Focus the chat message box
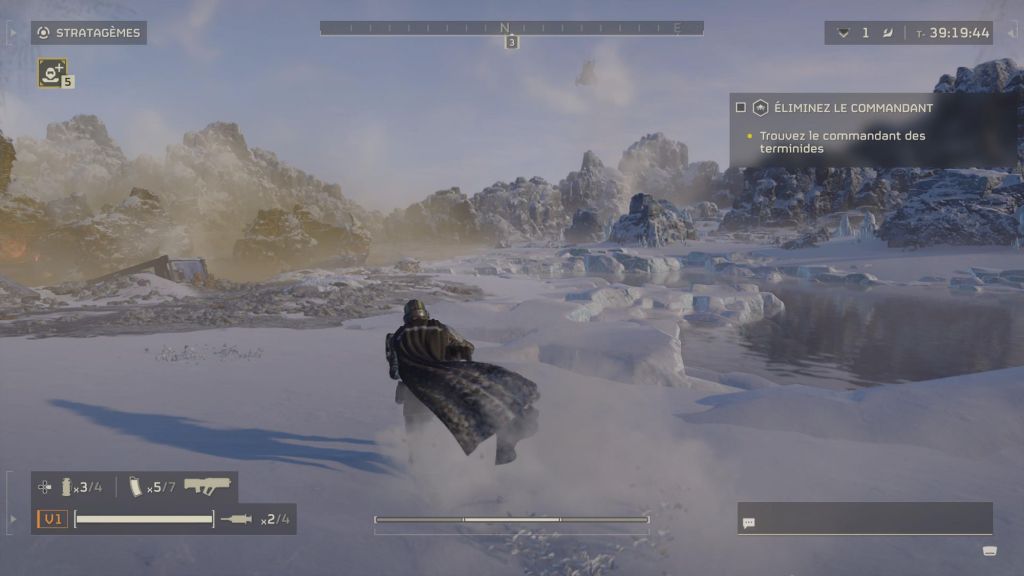This screenshot has width=1024, height=576. pyautogui.click(x=865, y=520)
